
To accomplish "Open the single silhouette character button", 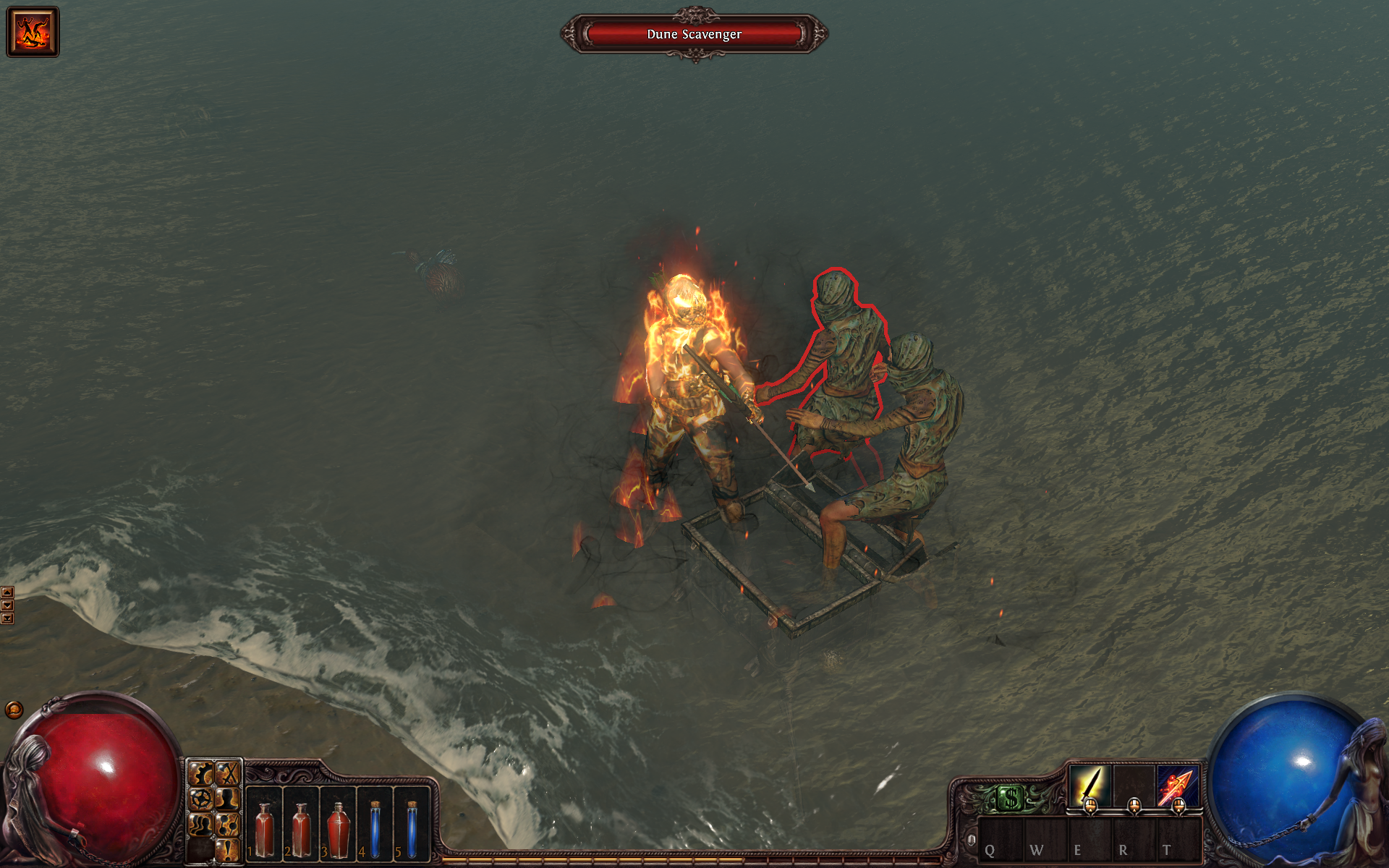I will pos(228,799).
